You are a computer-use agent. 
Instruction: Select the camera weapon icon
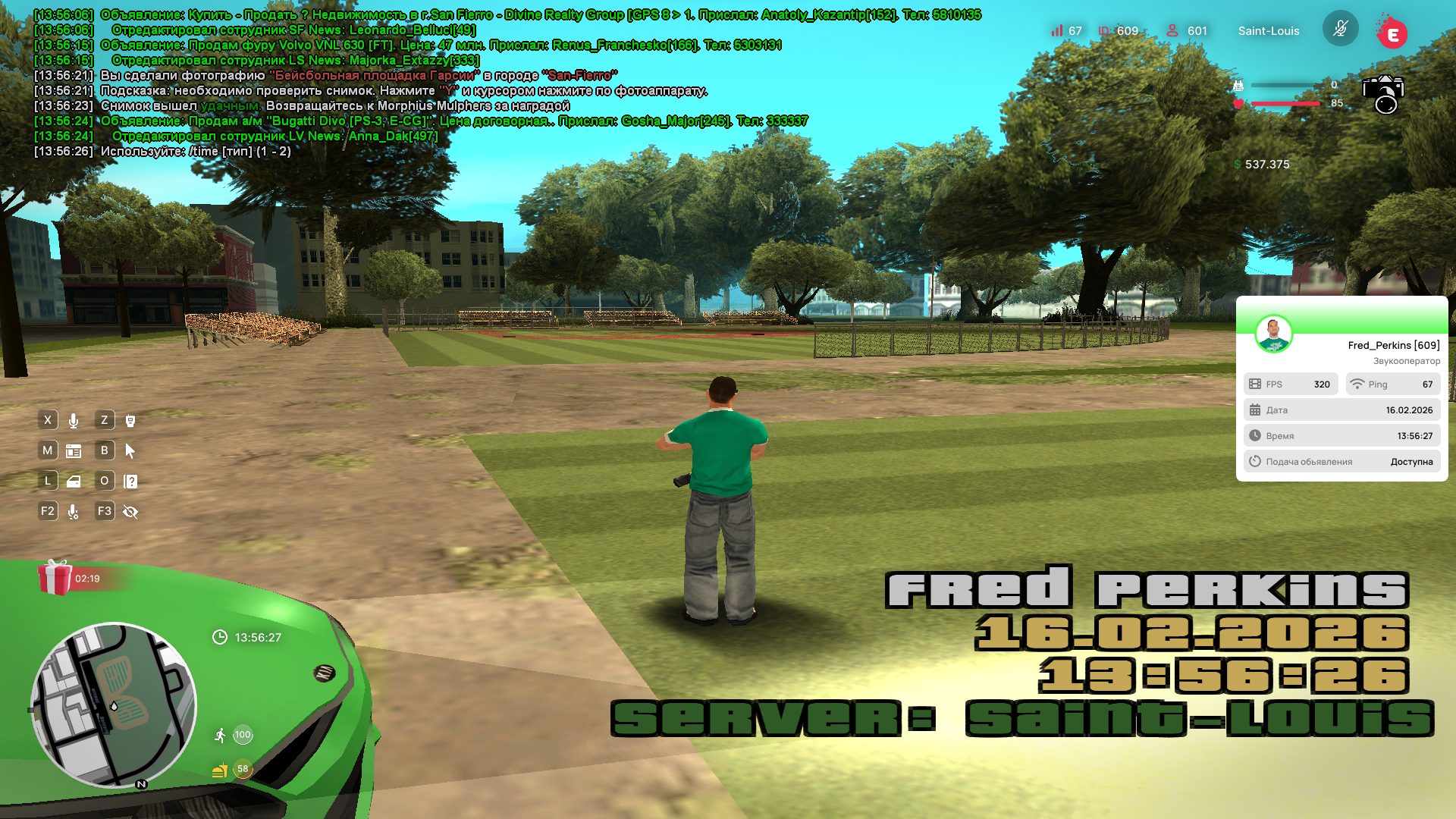1383,94
